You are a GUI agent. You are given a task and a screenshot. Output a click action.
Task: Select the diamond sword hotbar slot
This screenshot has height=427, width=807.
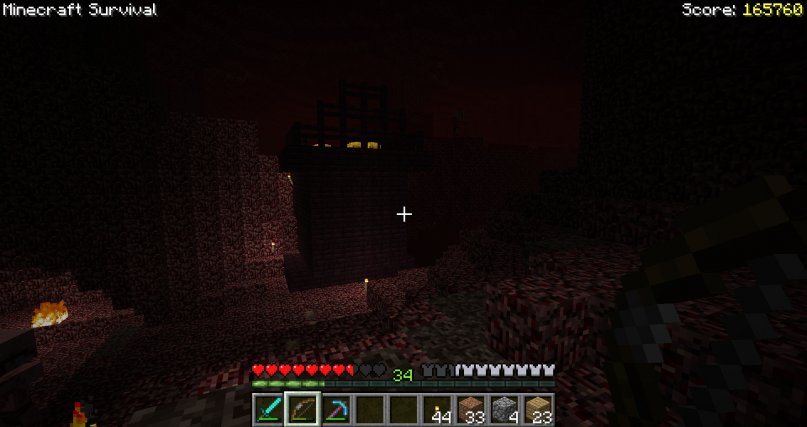click(x=268, y=410)
